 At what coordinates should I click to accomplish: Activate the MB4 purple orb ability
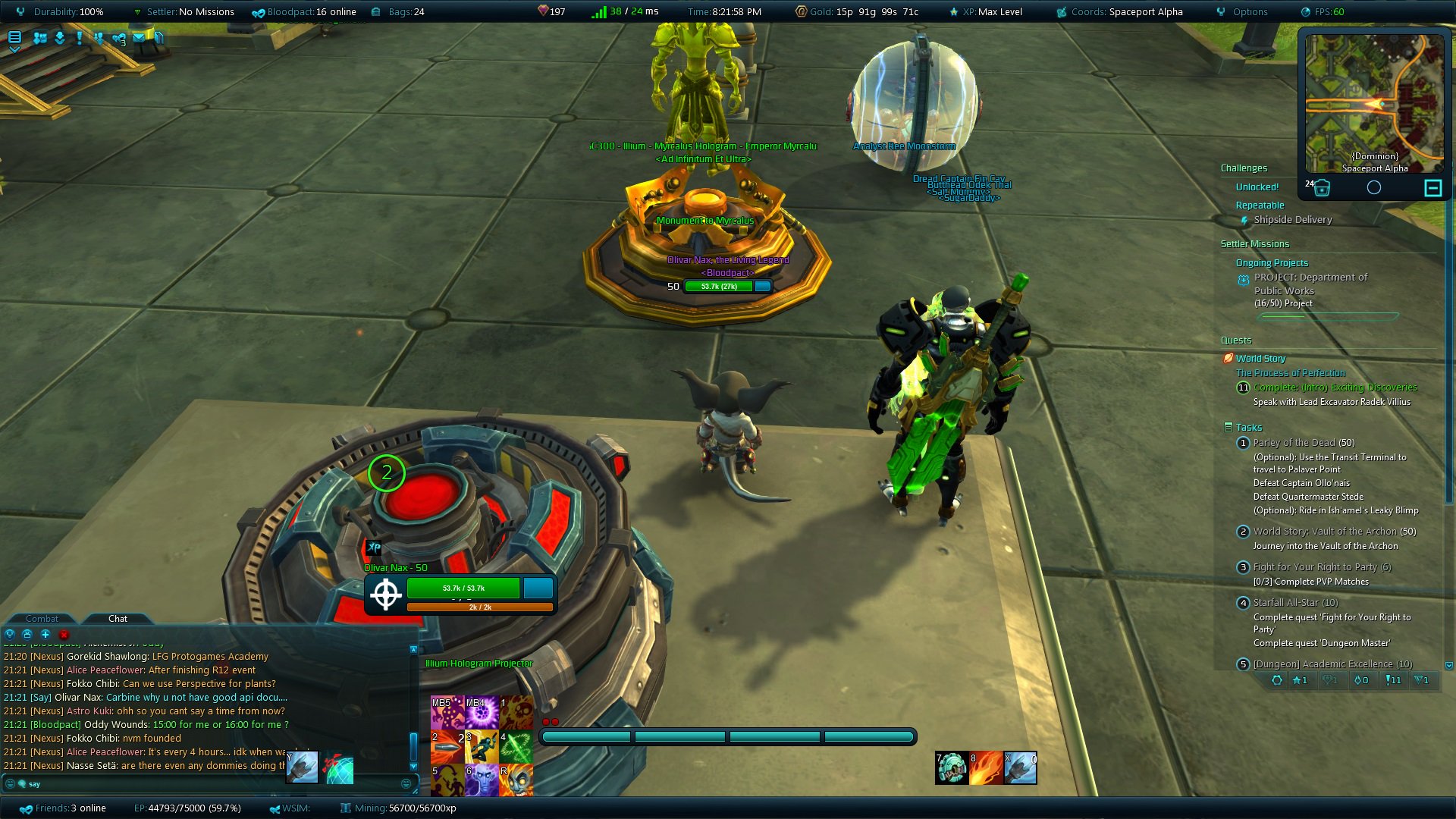(482, 713)
